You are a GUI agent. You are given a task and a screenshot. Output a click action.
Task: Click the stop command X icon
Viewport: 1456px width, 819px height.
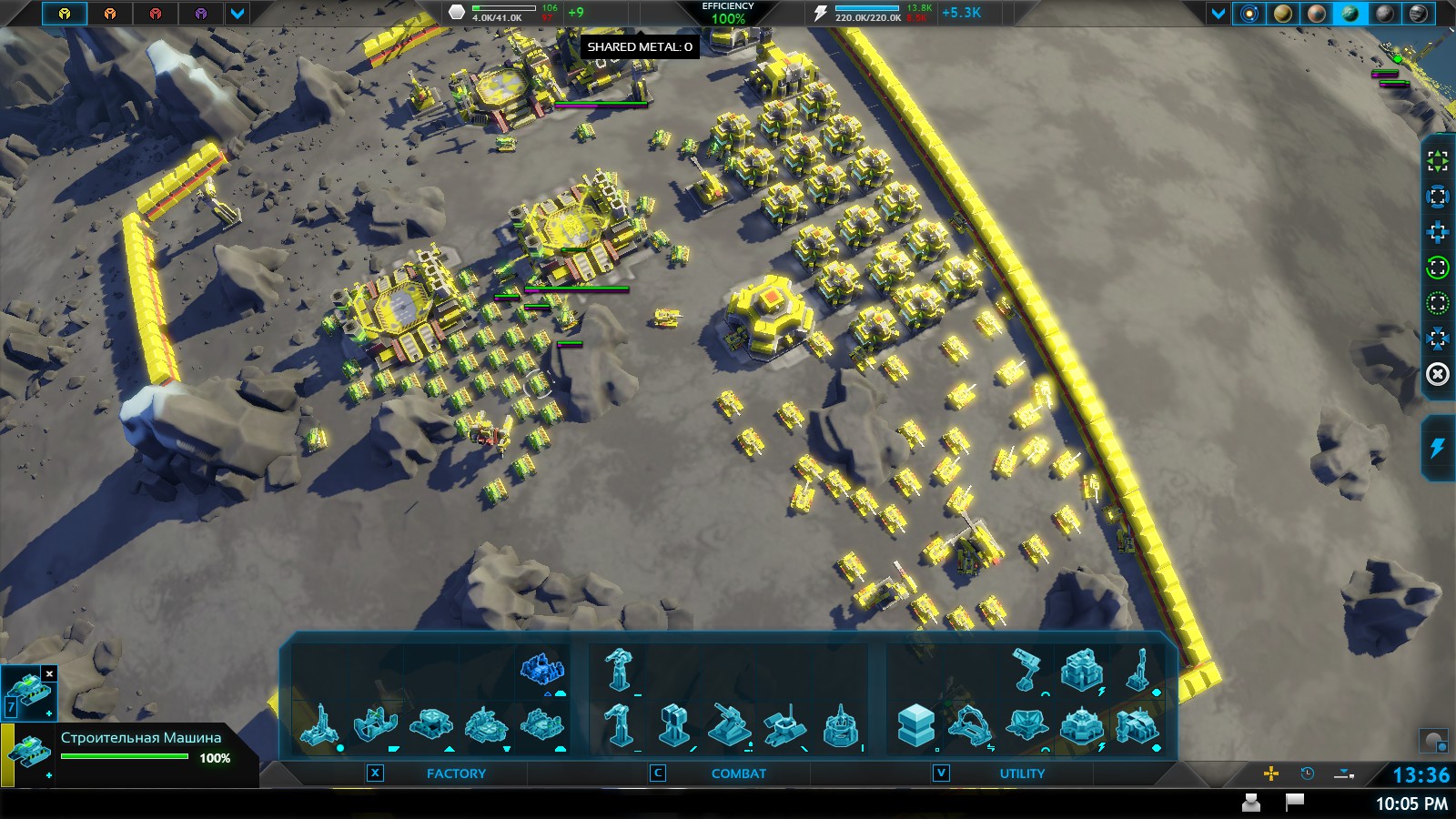pos(1437,374)
